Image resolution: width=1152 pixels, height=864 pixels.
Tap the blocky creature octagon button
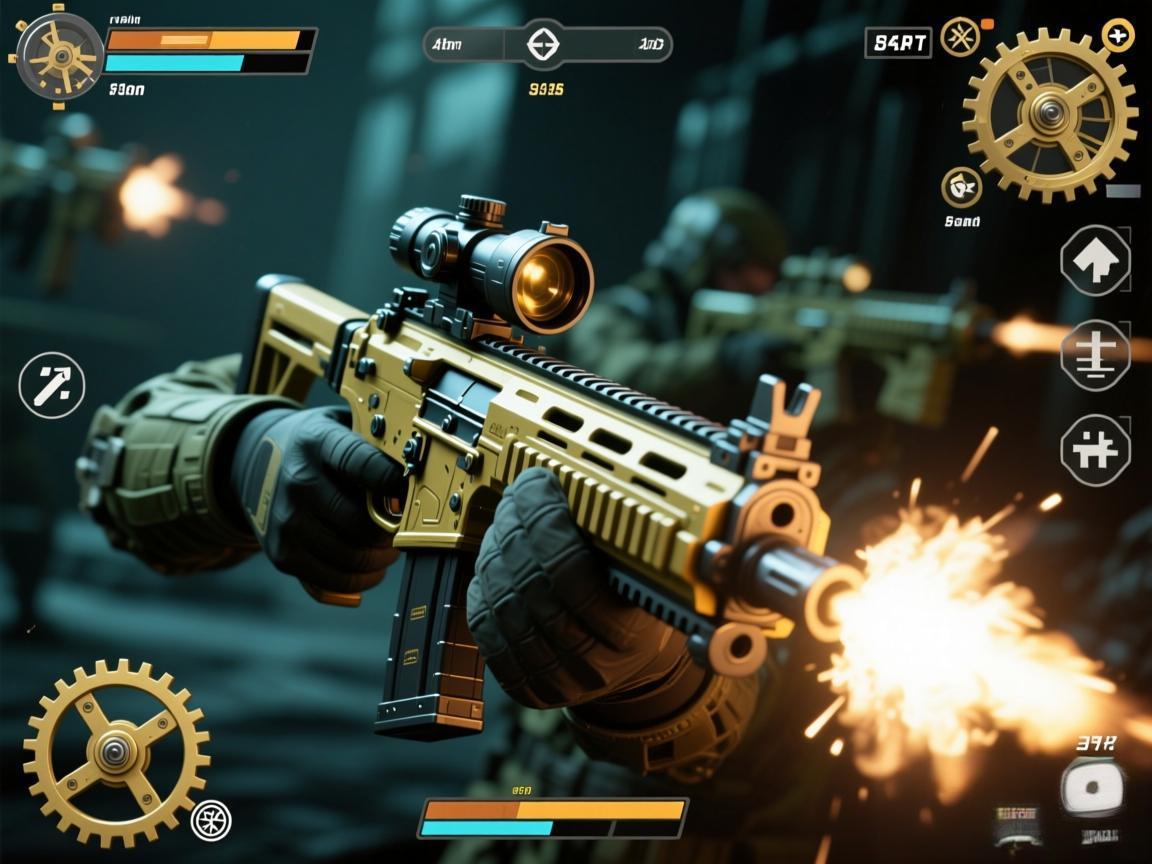tap(1095, 450)
